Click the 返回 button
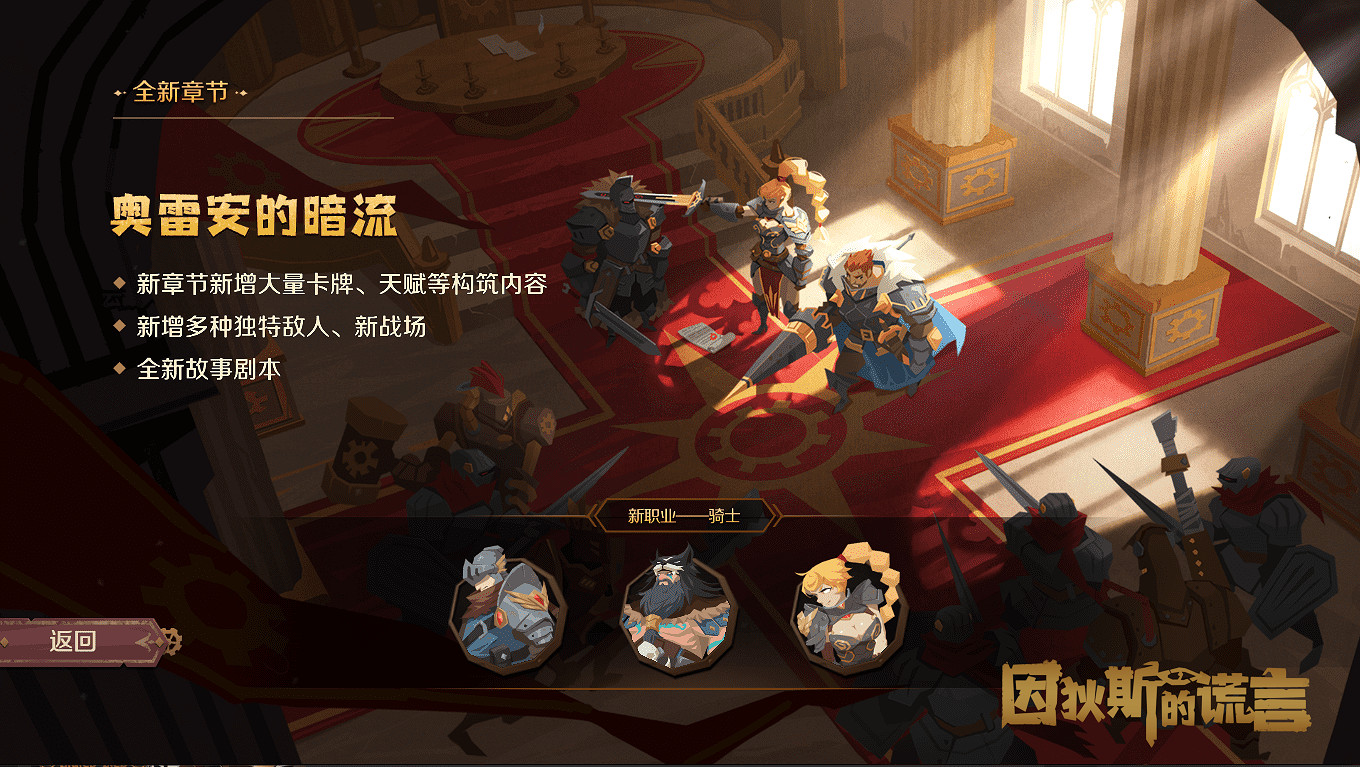The image size is (1360, 767). 72,640
